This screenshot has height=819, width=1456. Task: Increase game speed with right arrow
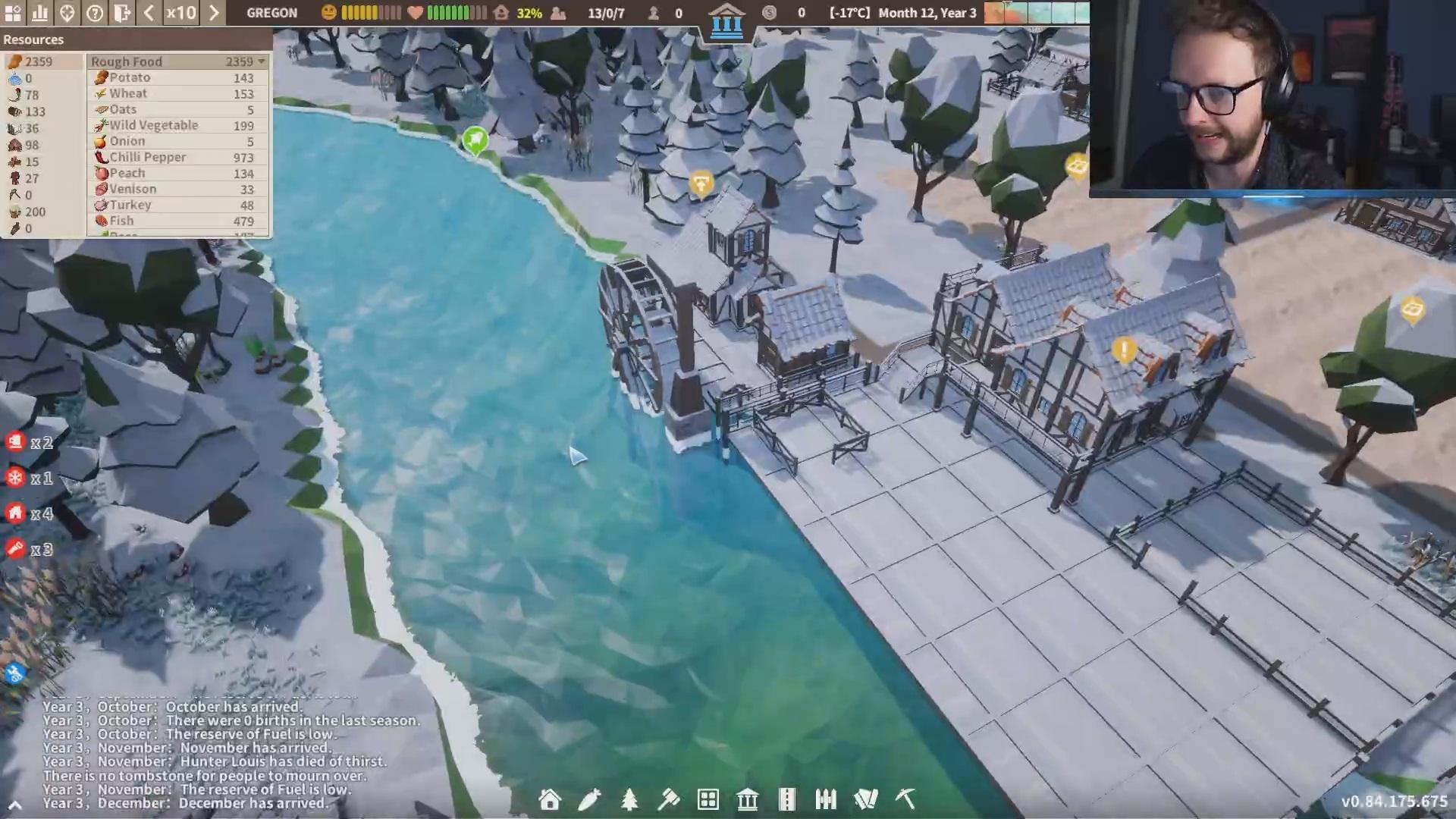coord(214,13)
